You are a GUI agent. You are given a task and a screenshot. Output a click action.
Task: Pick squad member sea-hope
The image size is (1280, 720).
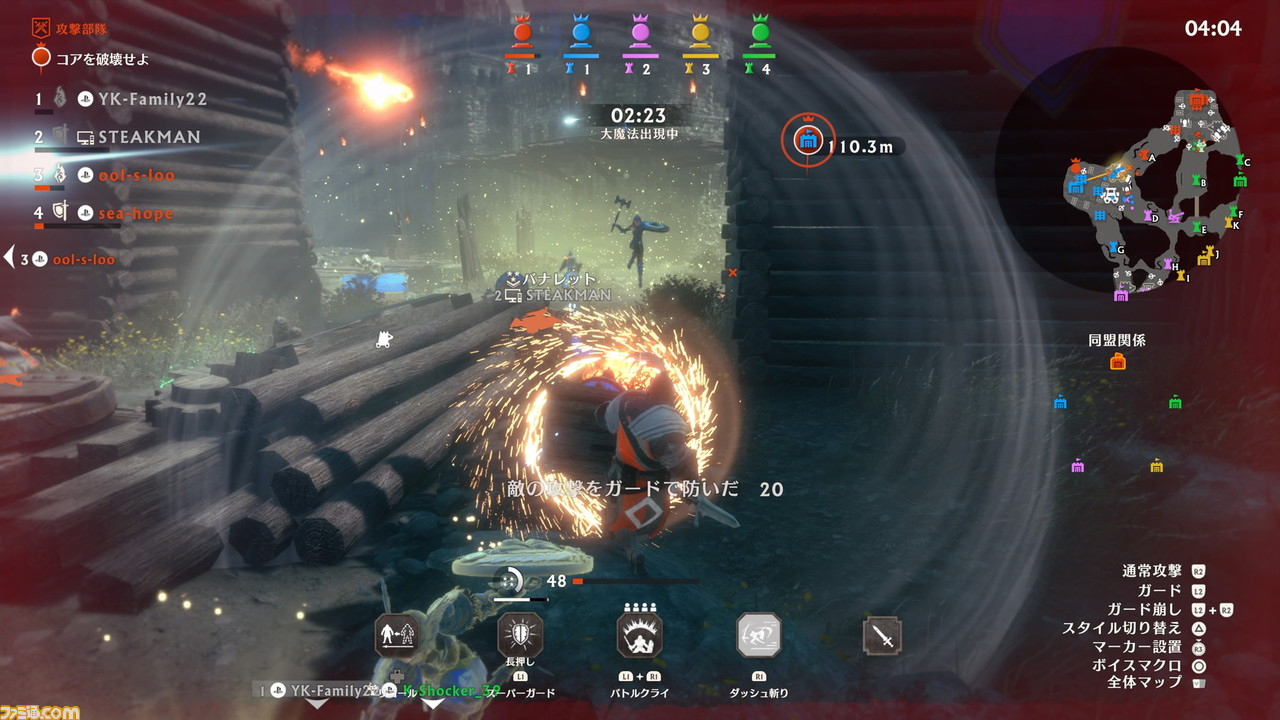coord(136,213)
